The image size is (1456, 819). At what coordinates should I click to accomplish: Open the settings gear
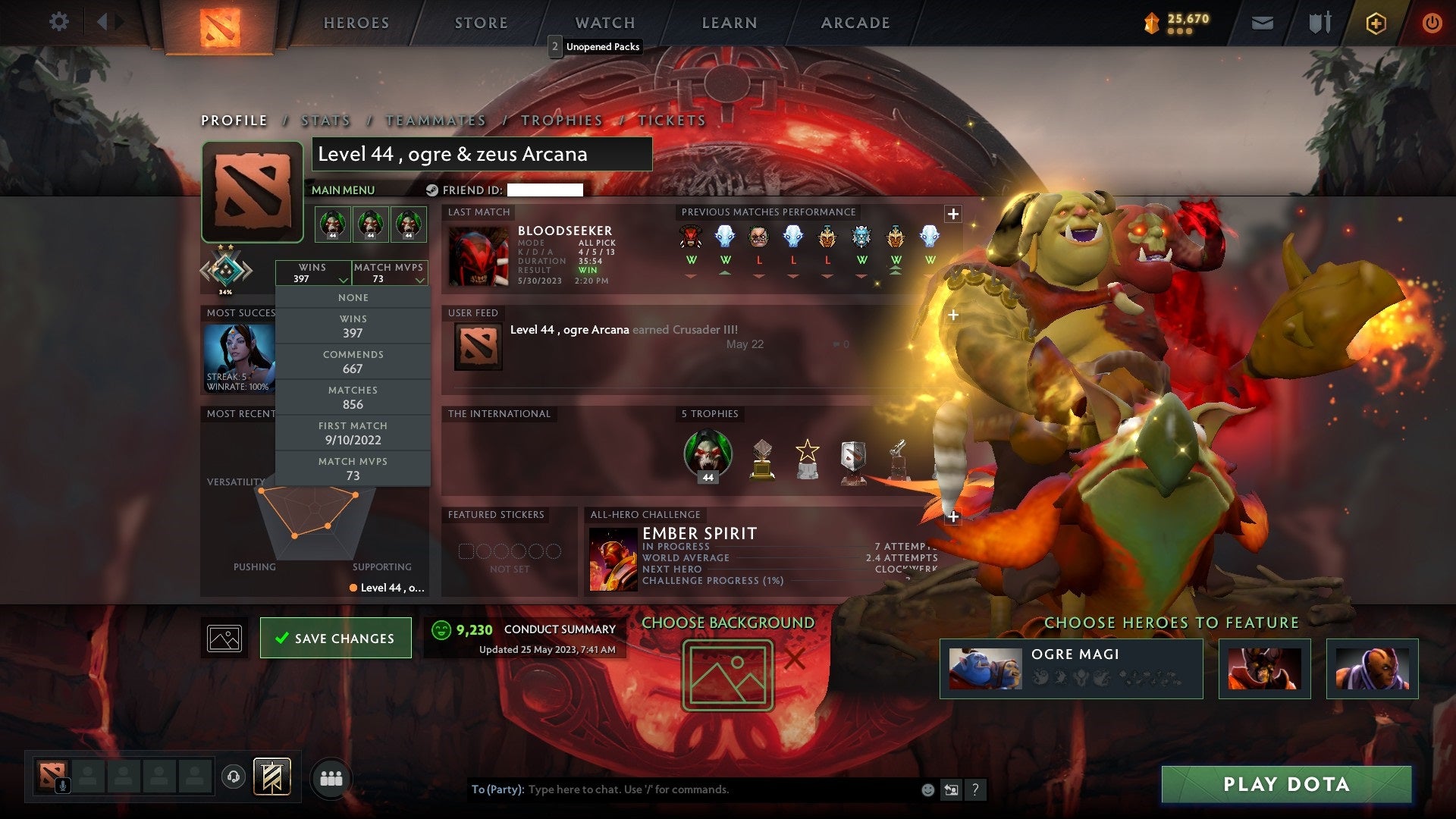pos(58,22)
